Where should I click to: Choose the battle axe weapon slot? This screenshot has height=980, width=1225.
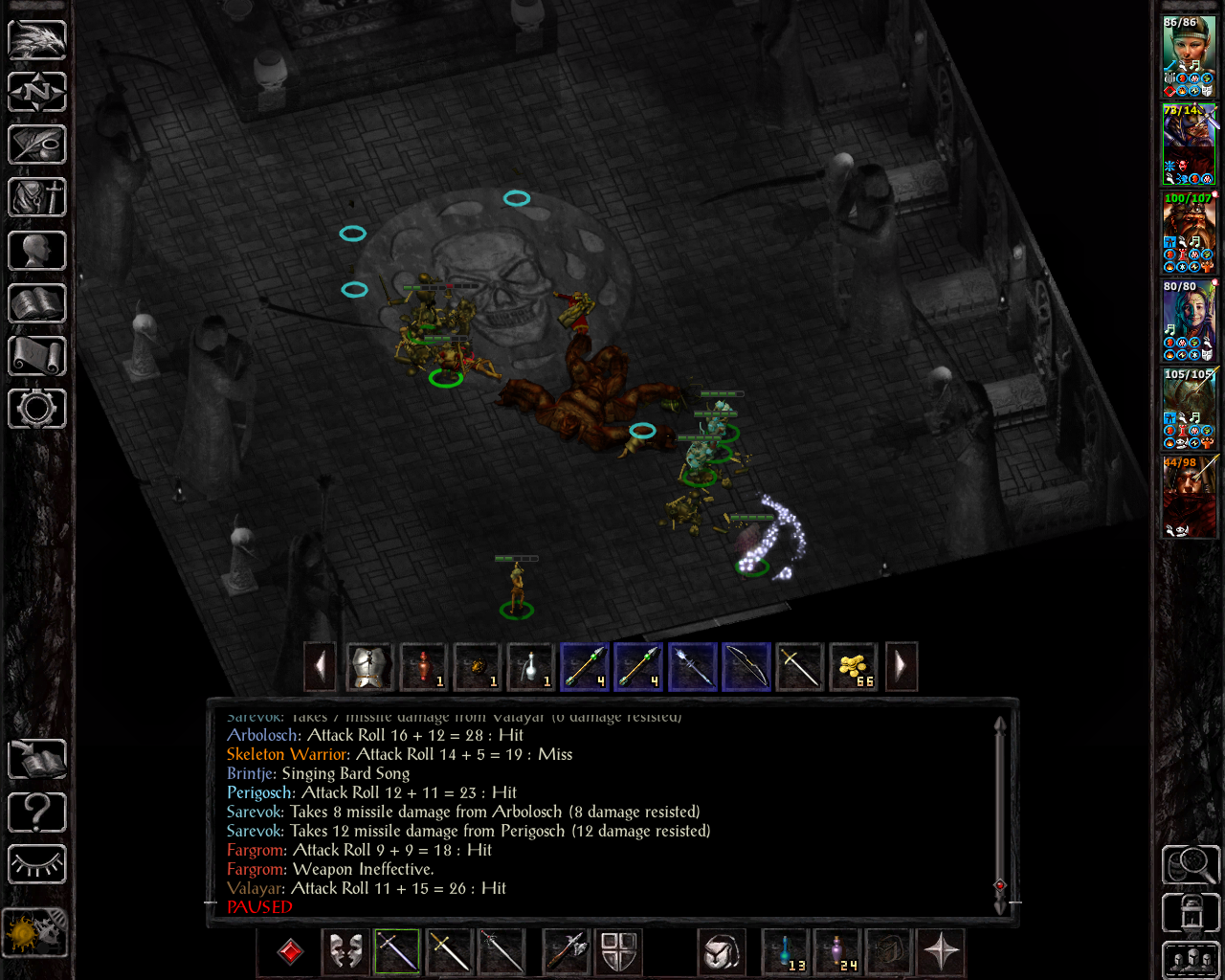pos(566,951)
